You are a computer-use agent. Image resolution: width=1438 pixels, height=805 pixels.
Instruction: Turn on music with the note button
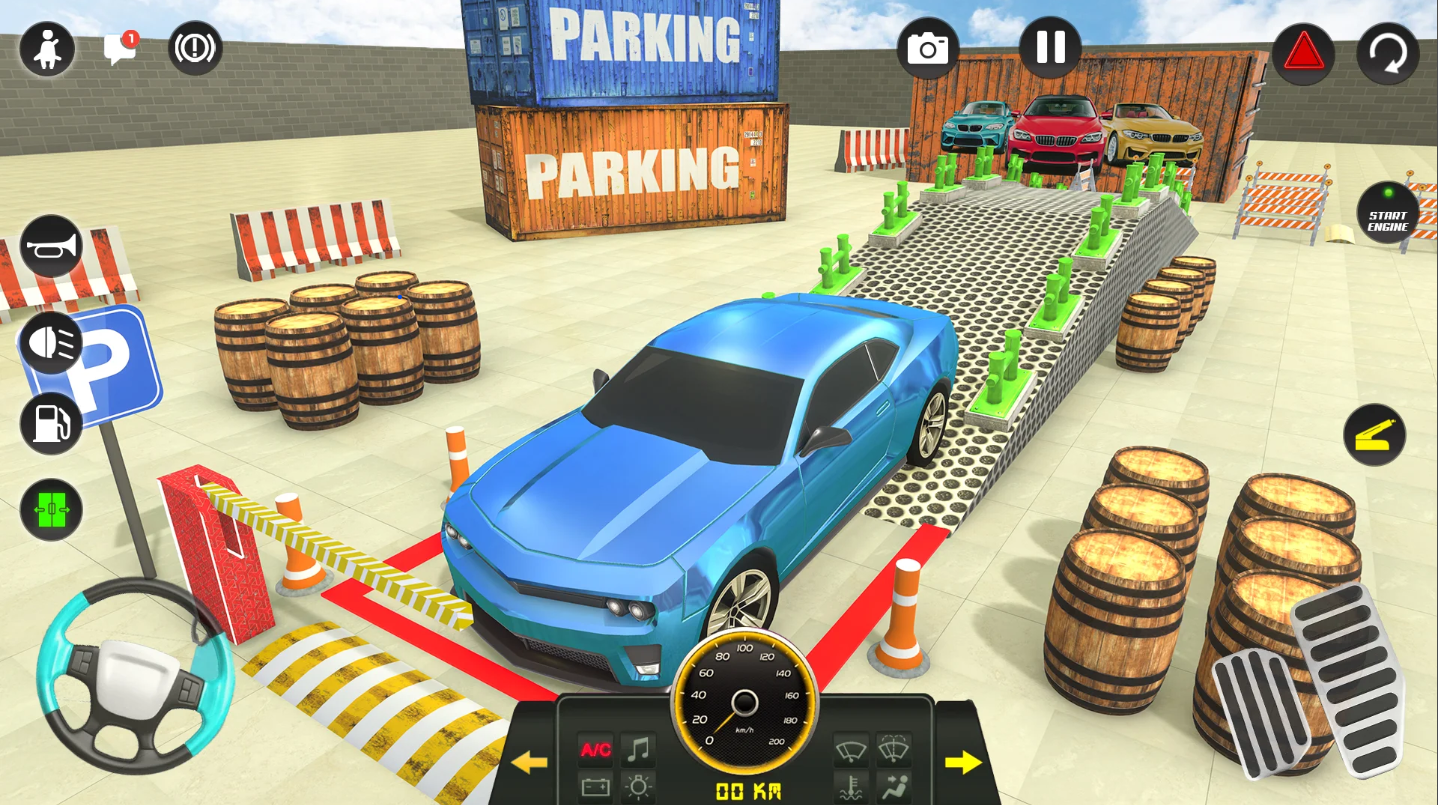coord(638,749)
